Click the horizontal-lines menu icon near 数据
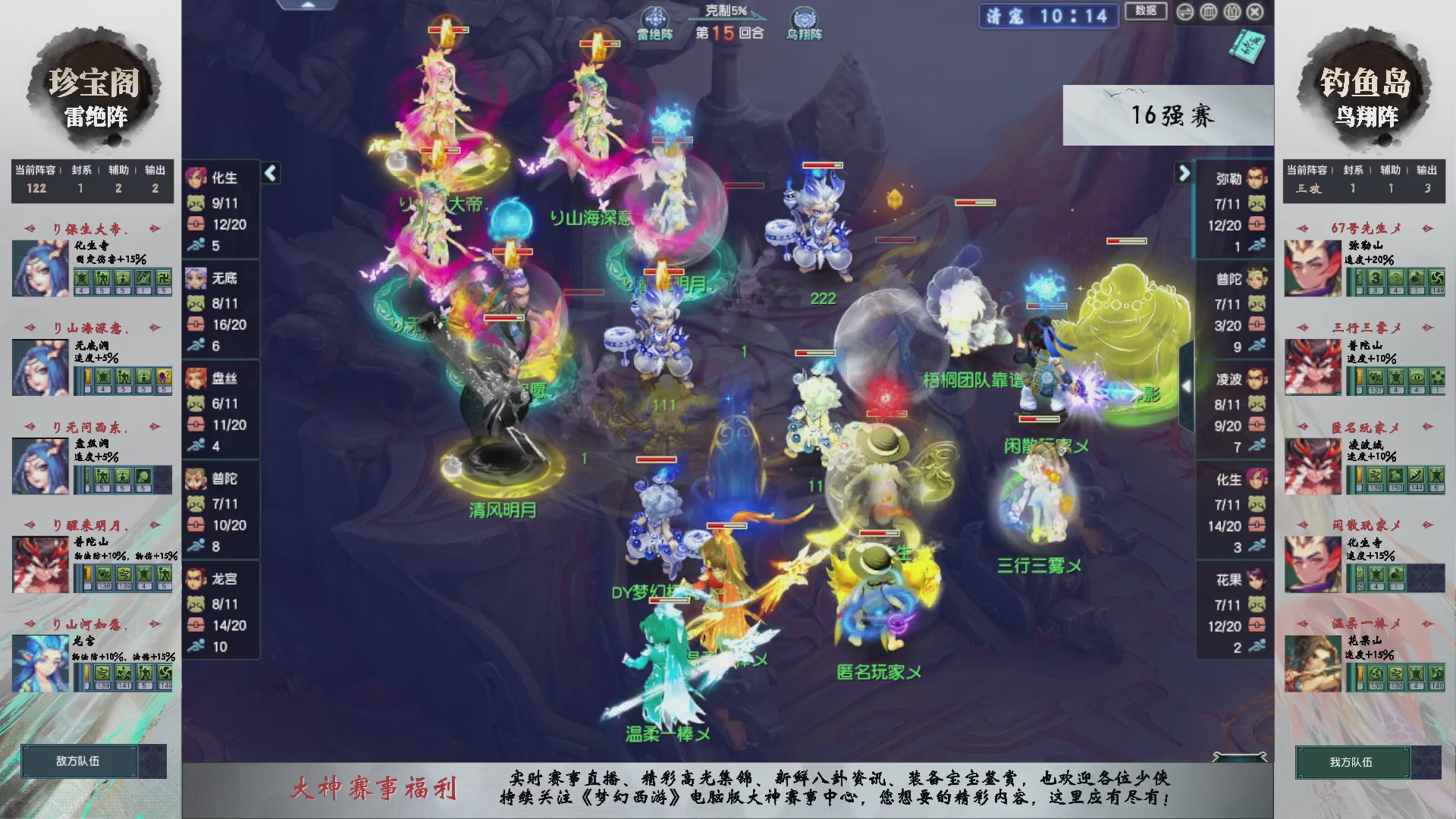1456x819 pixels. 1185,12
